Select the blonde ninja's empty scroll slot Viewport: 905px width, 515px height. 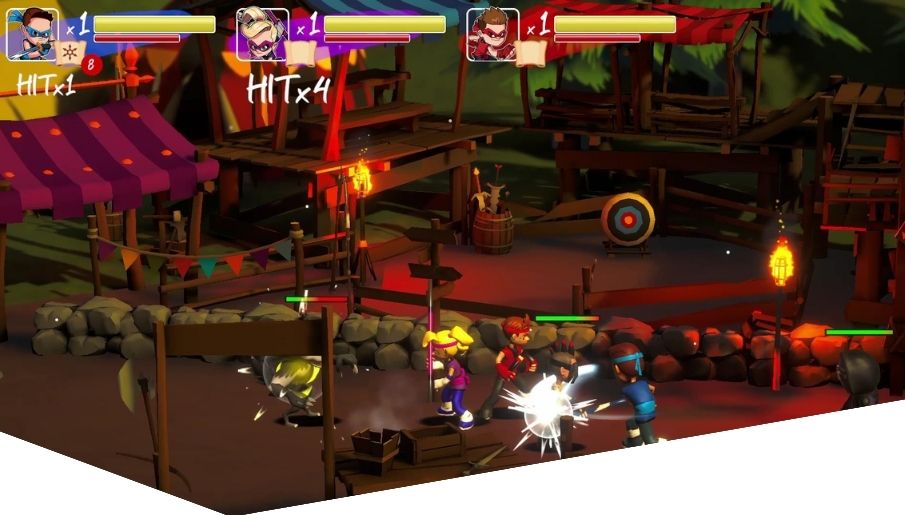click(301, 52)
